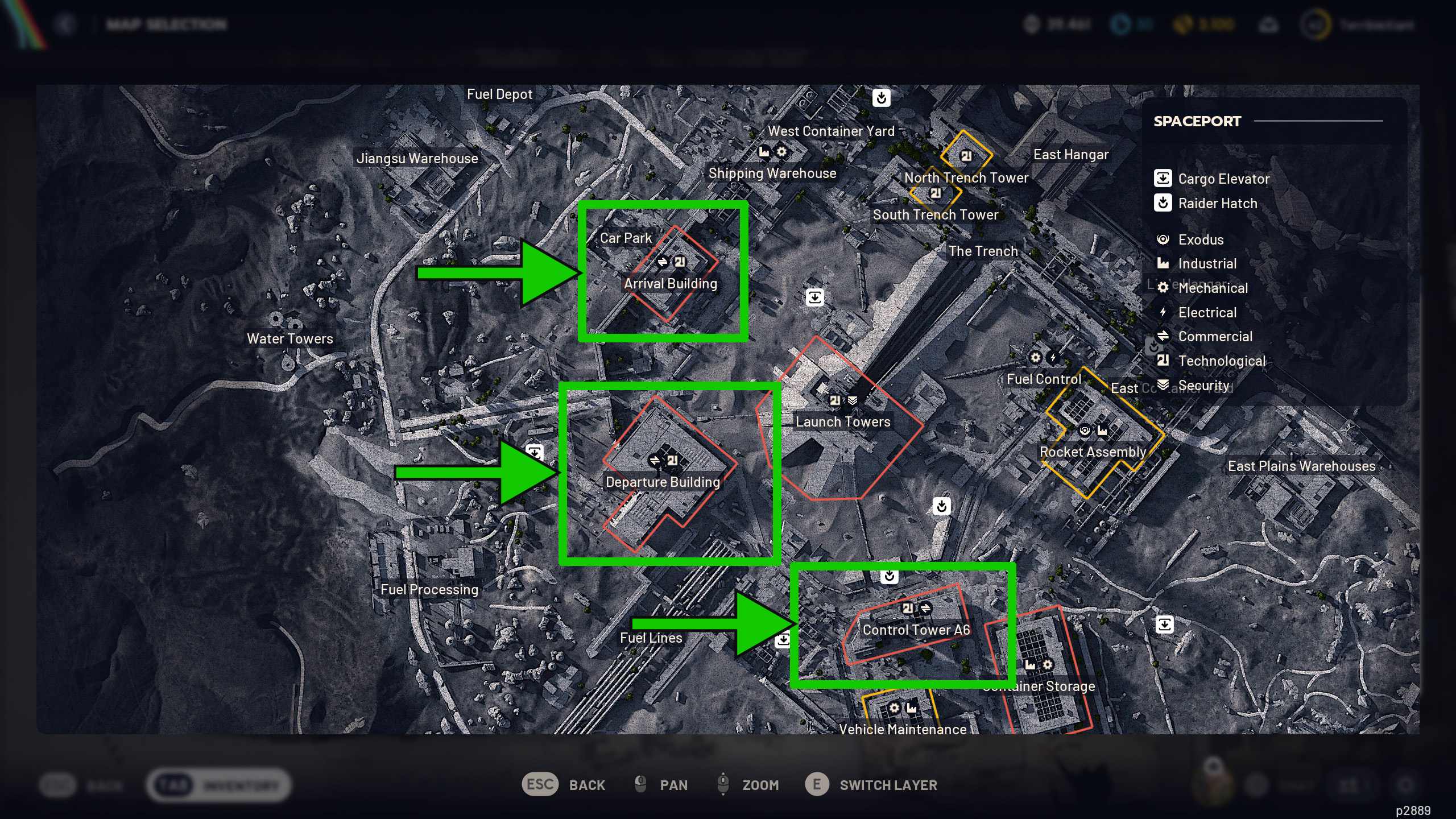This screenshot has width=1456, height=819.
Task: Select the East Plains Warehouses label
Action: [x=1301, y=466]
